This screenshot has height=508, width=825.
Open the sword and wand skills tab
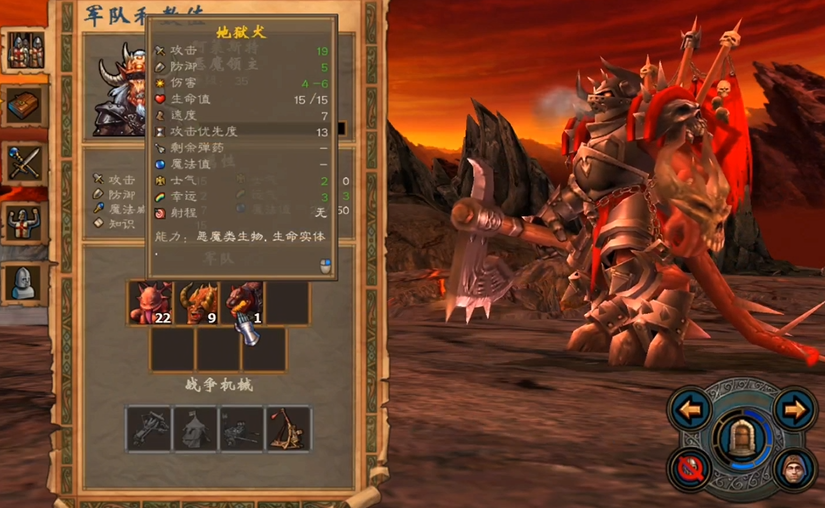click(x=25, y=163)
